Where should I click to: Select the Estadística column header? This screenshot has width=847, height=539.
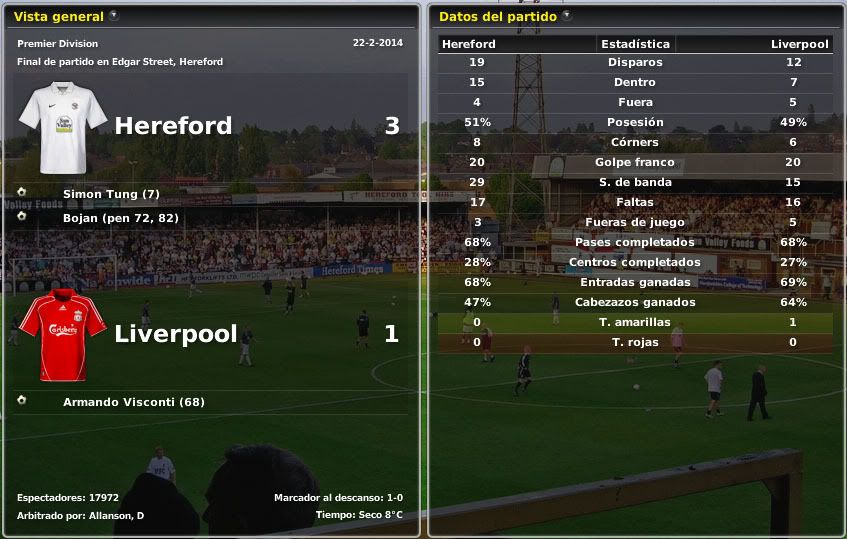[x=635, y=44]
